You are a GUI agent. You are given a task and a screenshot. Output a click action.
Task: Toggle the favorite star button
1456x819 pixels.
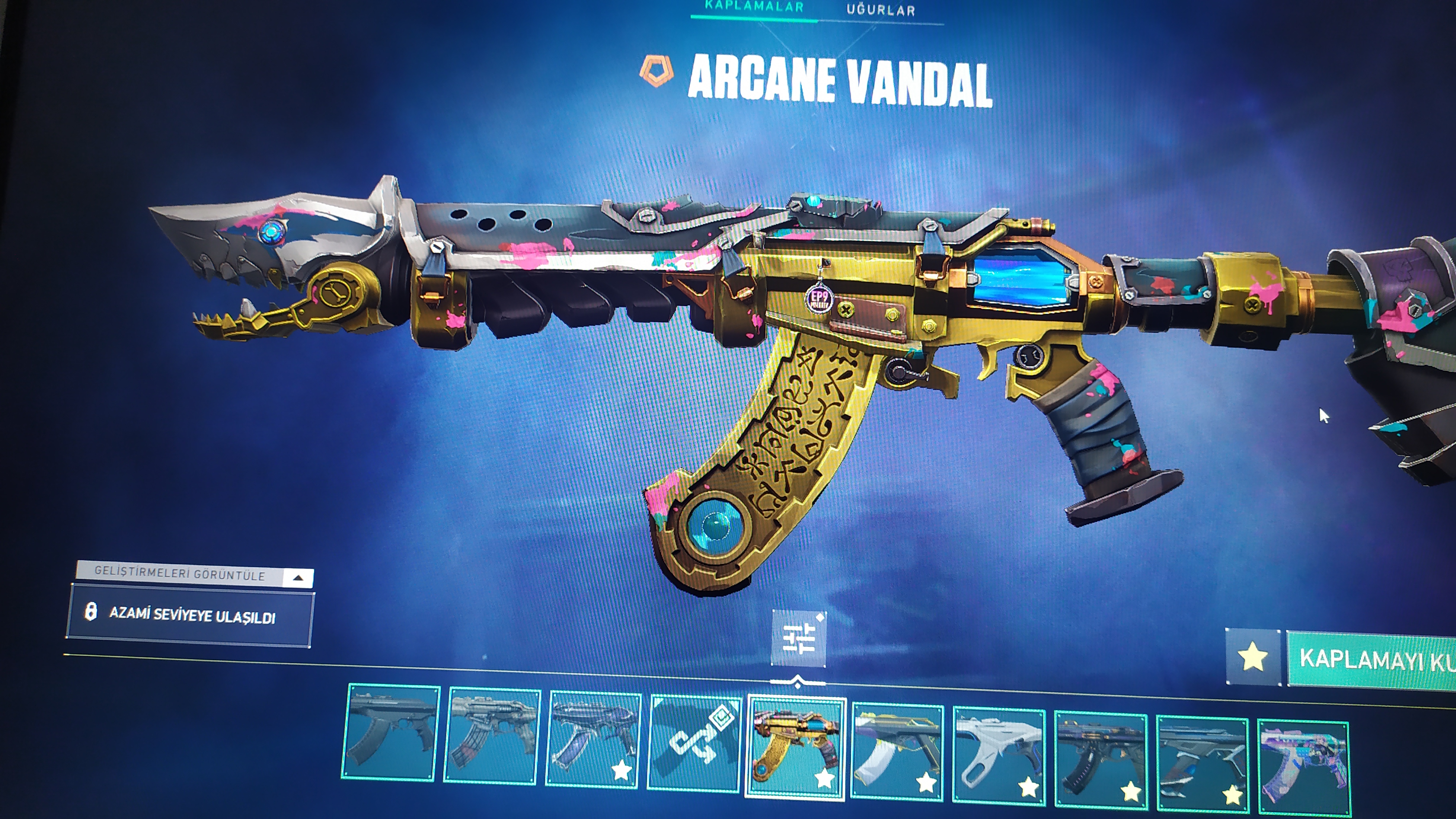tap(1253, 657)
